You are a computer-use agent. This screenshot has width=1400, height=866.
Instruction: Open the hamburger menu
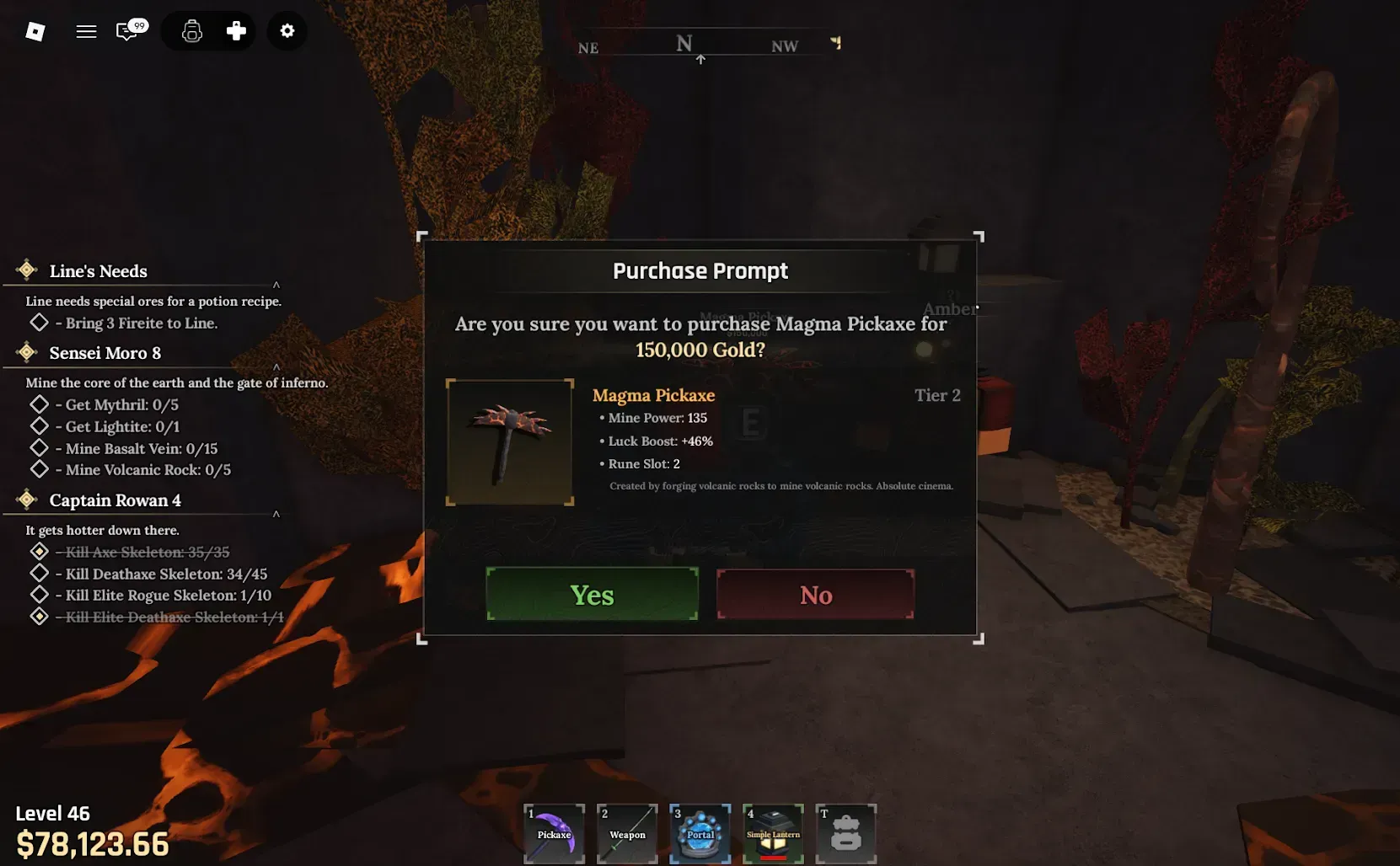click(x=86, y=31)
